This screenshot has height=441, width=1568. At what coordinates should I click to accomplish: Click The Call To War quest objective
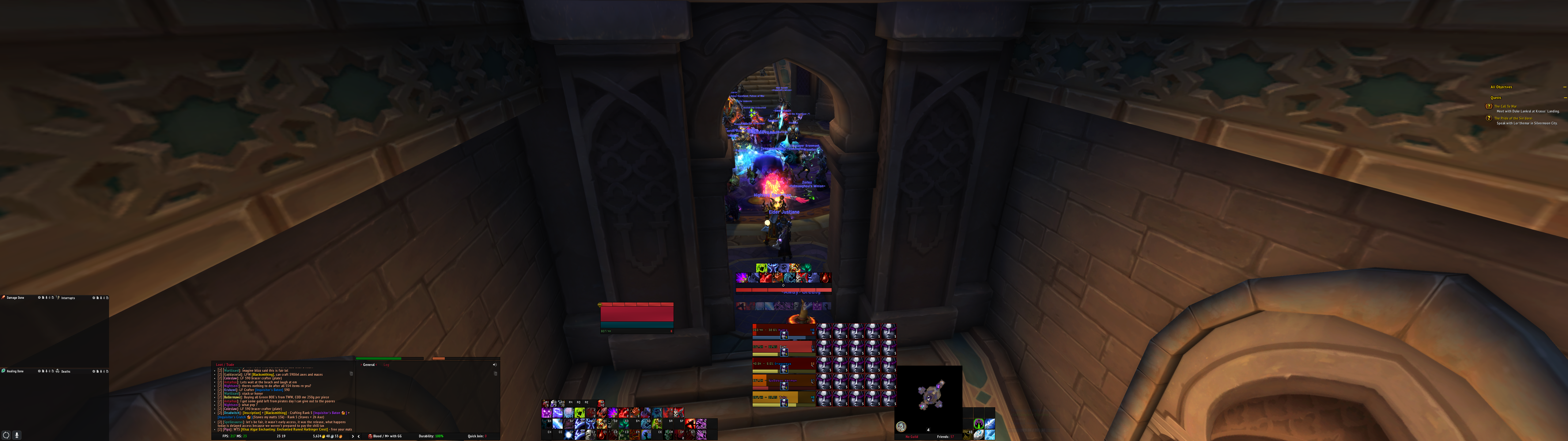click(x=1505, y=107)
